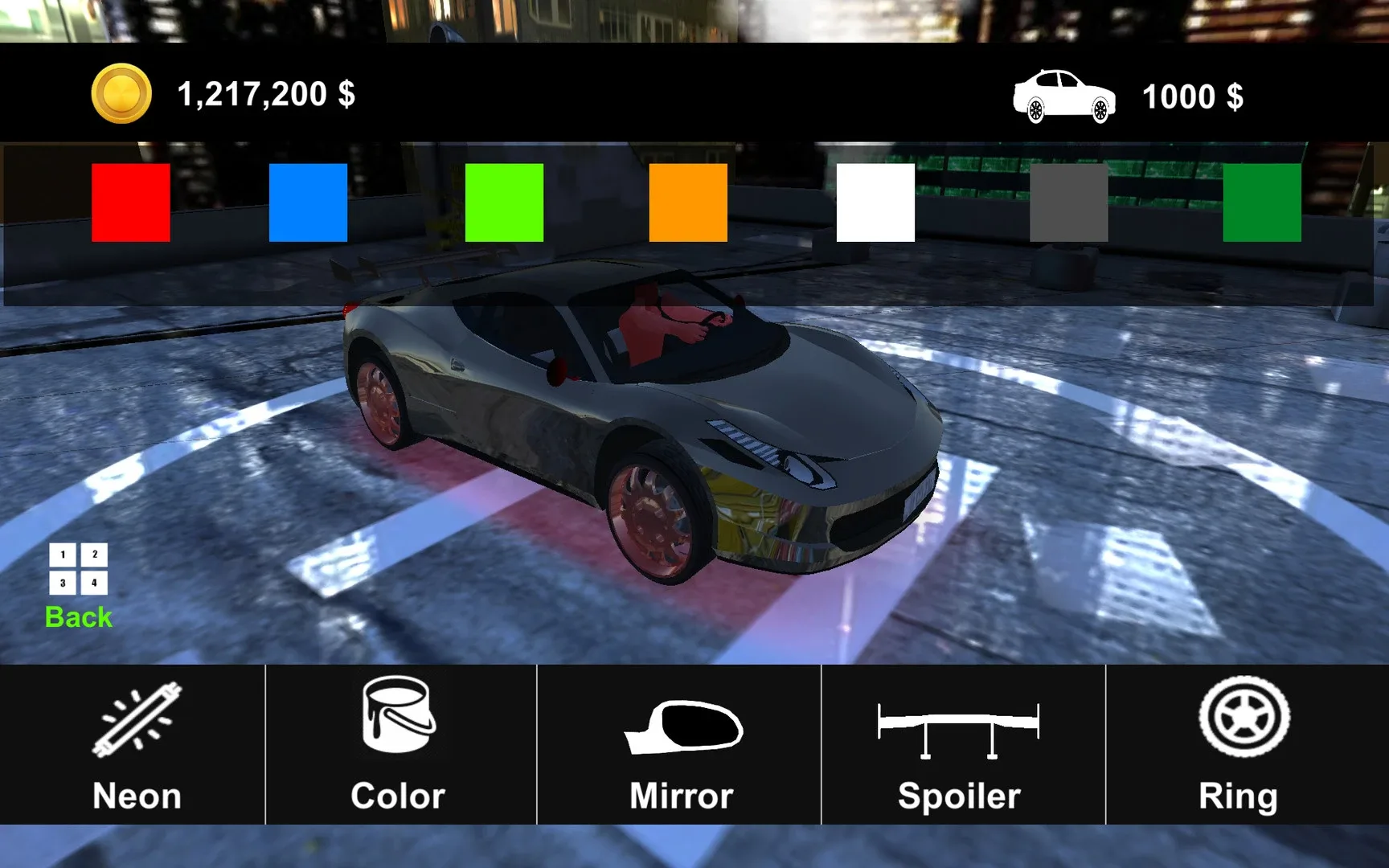Viewport: 1389px width, 868px height.
Task: Select camera view 2
Action: (x=94, y=552)
